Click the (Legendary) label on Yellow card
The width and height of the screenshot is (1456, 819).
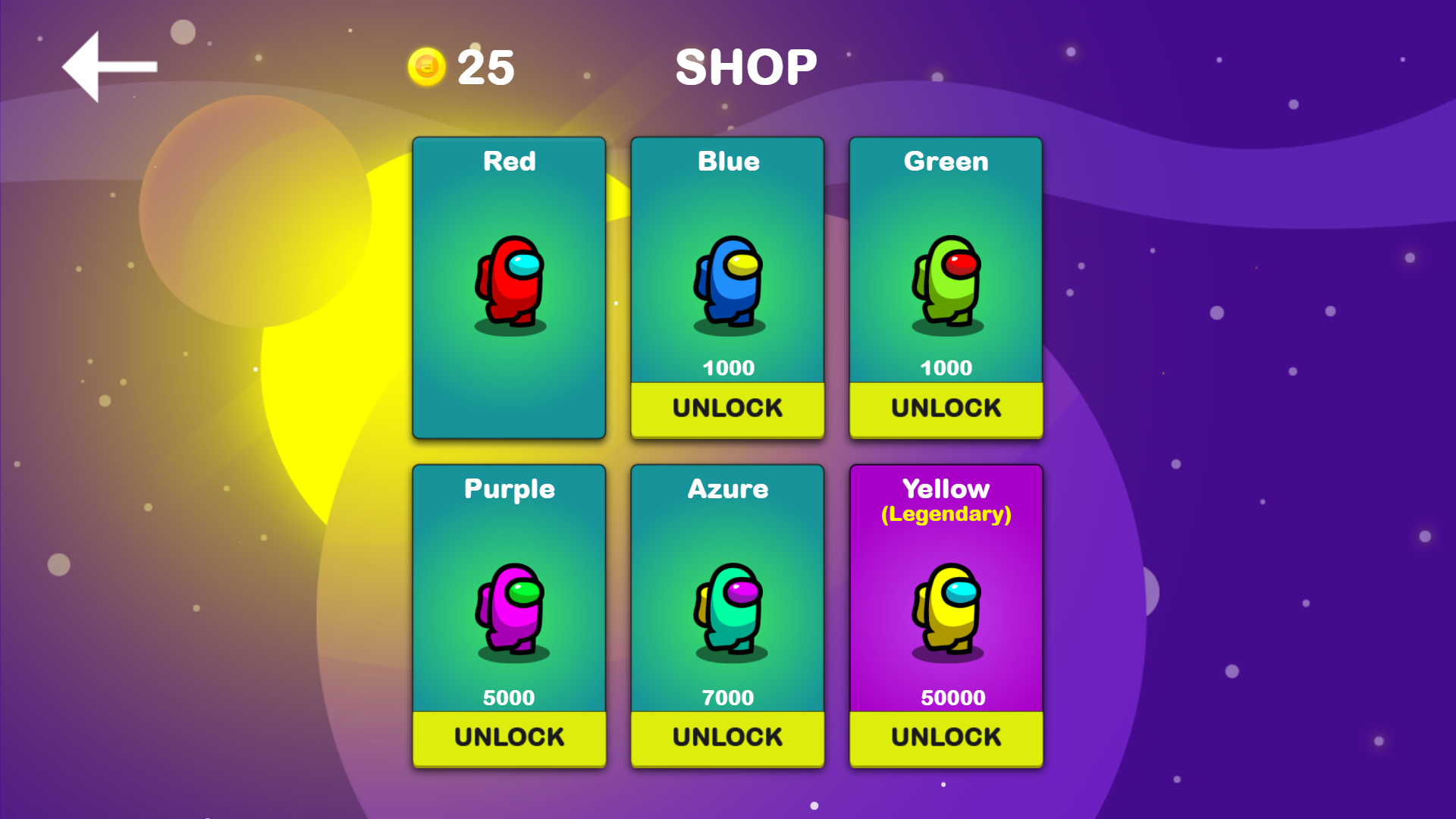tap(946, 513)
